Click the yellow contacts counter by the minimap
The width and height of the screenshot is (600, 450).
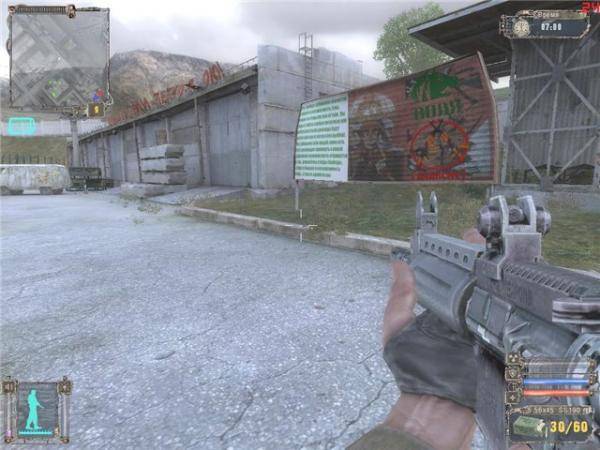click(x=97, y=109)
